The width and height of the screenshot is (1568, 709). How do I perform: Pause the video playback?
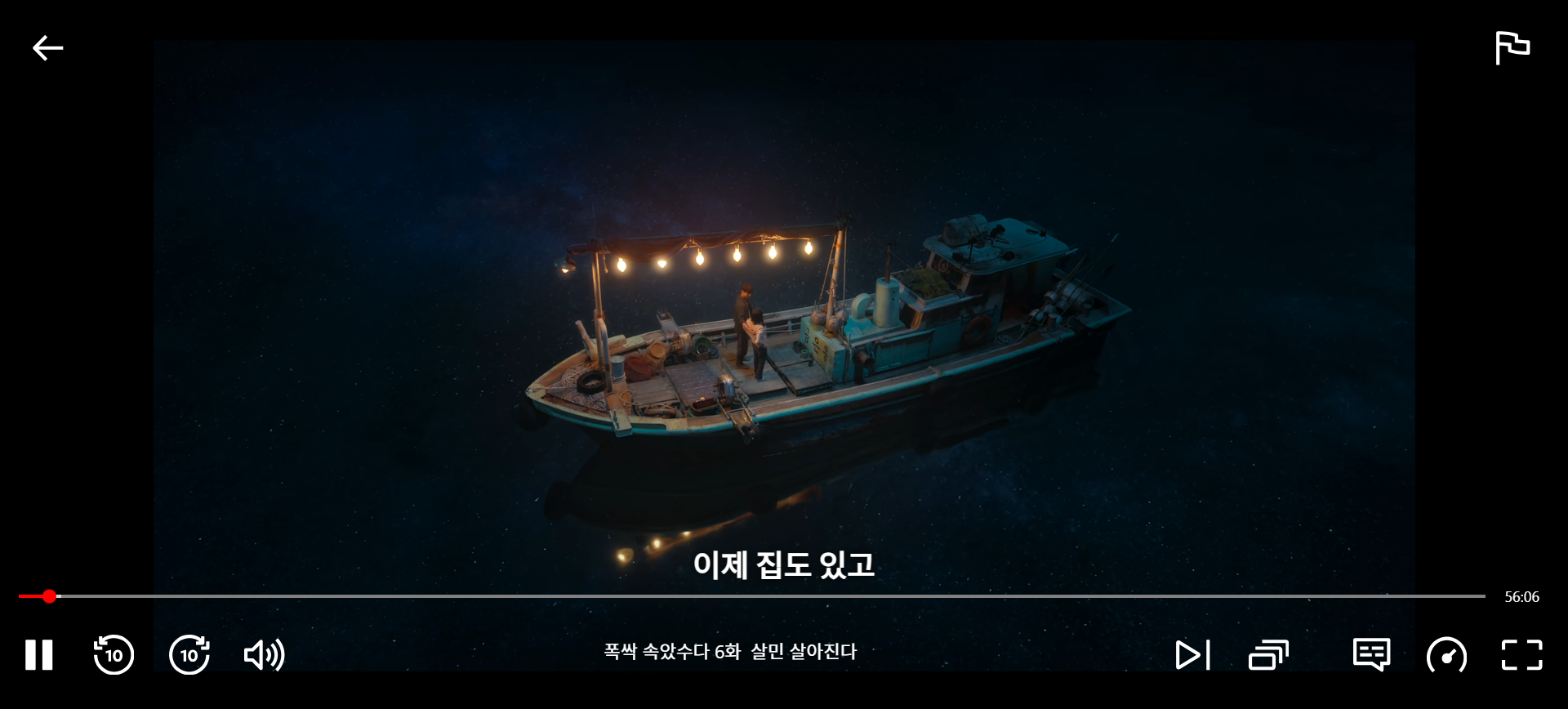(x=38, y=655)
